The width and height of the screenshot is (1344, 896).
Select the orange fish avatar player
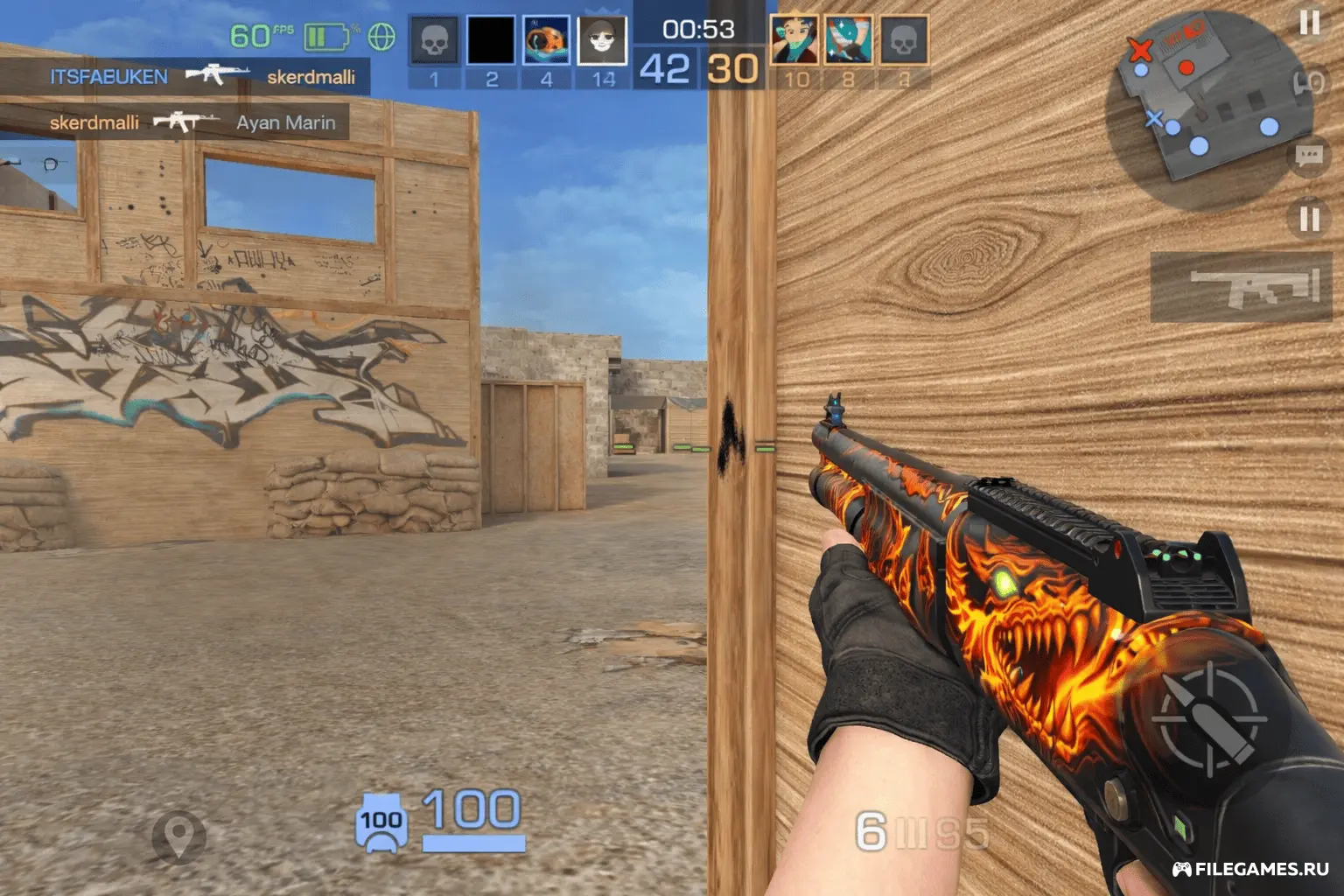click(546, 40)
